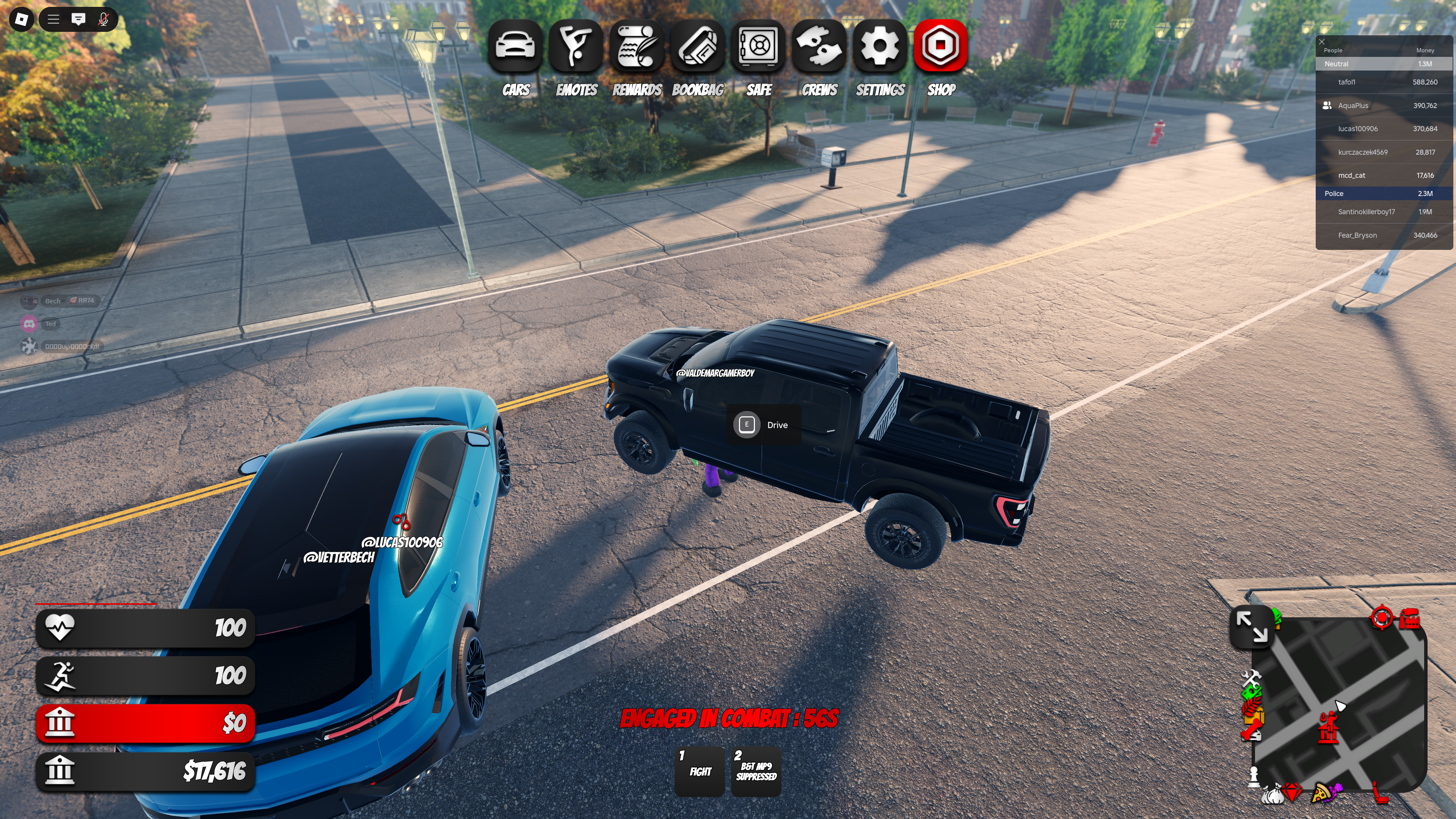
Task: Open the hamburger list menu icon
Action: click(x=54, y=20)
